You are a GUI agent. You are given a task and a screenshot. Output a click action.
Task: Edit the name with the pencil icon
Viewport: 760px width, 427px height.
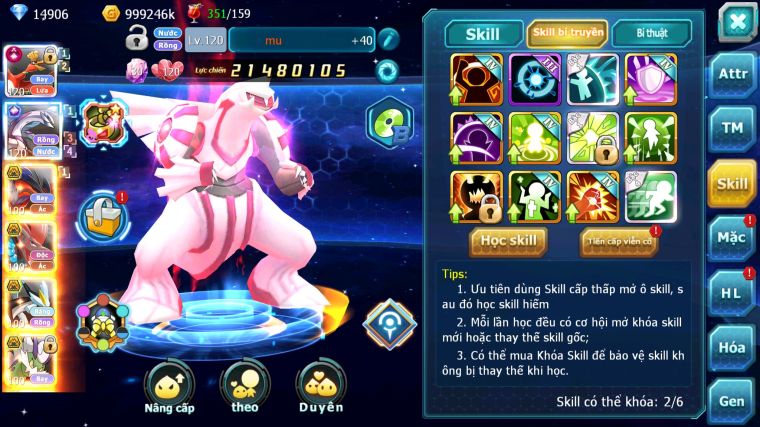[x=389, y=40]
